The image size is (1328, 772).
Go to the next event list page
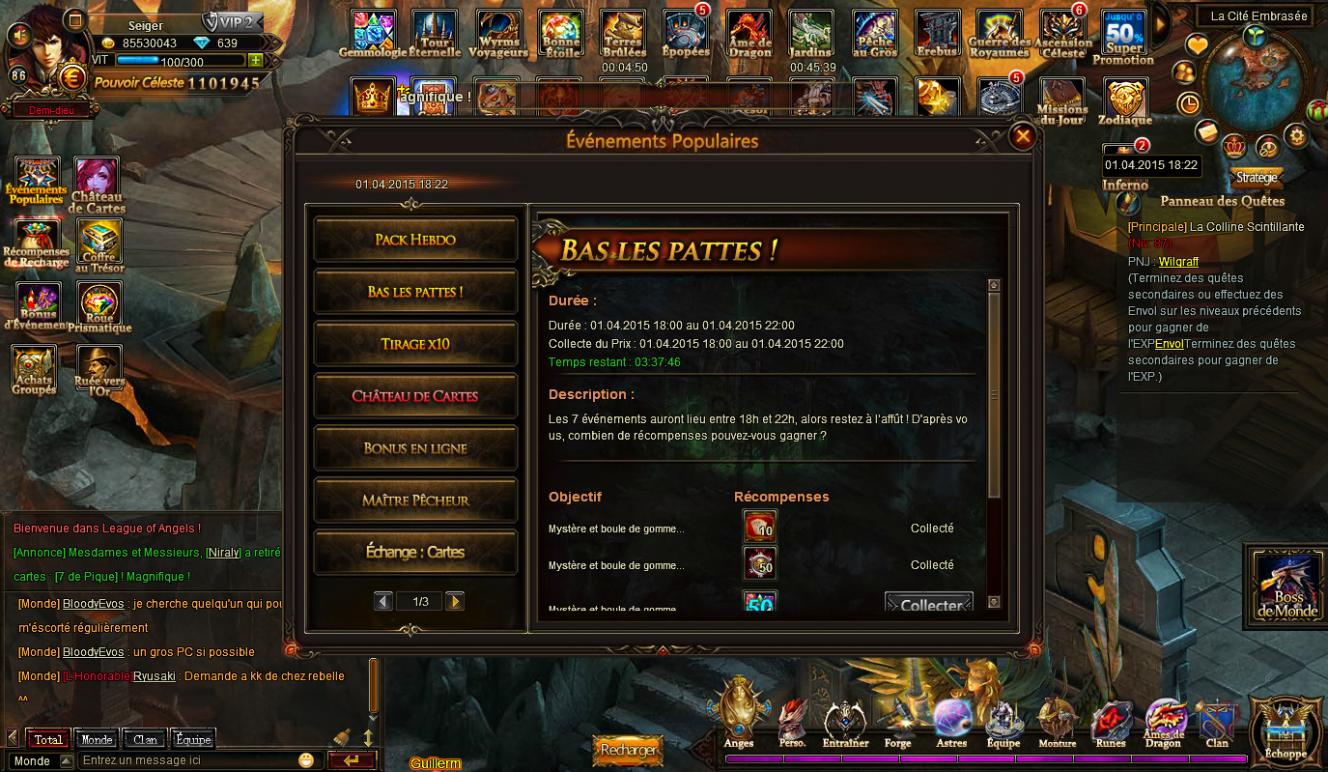[455, 601]
